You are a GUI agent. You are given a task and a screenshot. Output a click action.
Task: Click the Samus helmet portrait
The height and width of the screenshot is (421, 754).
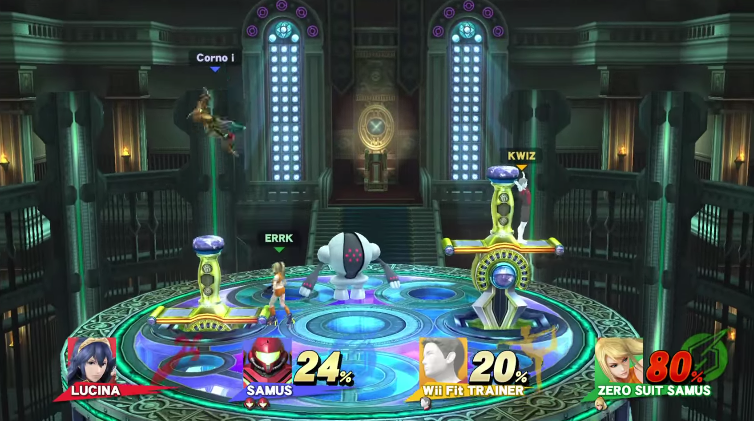point(268,361)
